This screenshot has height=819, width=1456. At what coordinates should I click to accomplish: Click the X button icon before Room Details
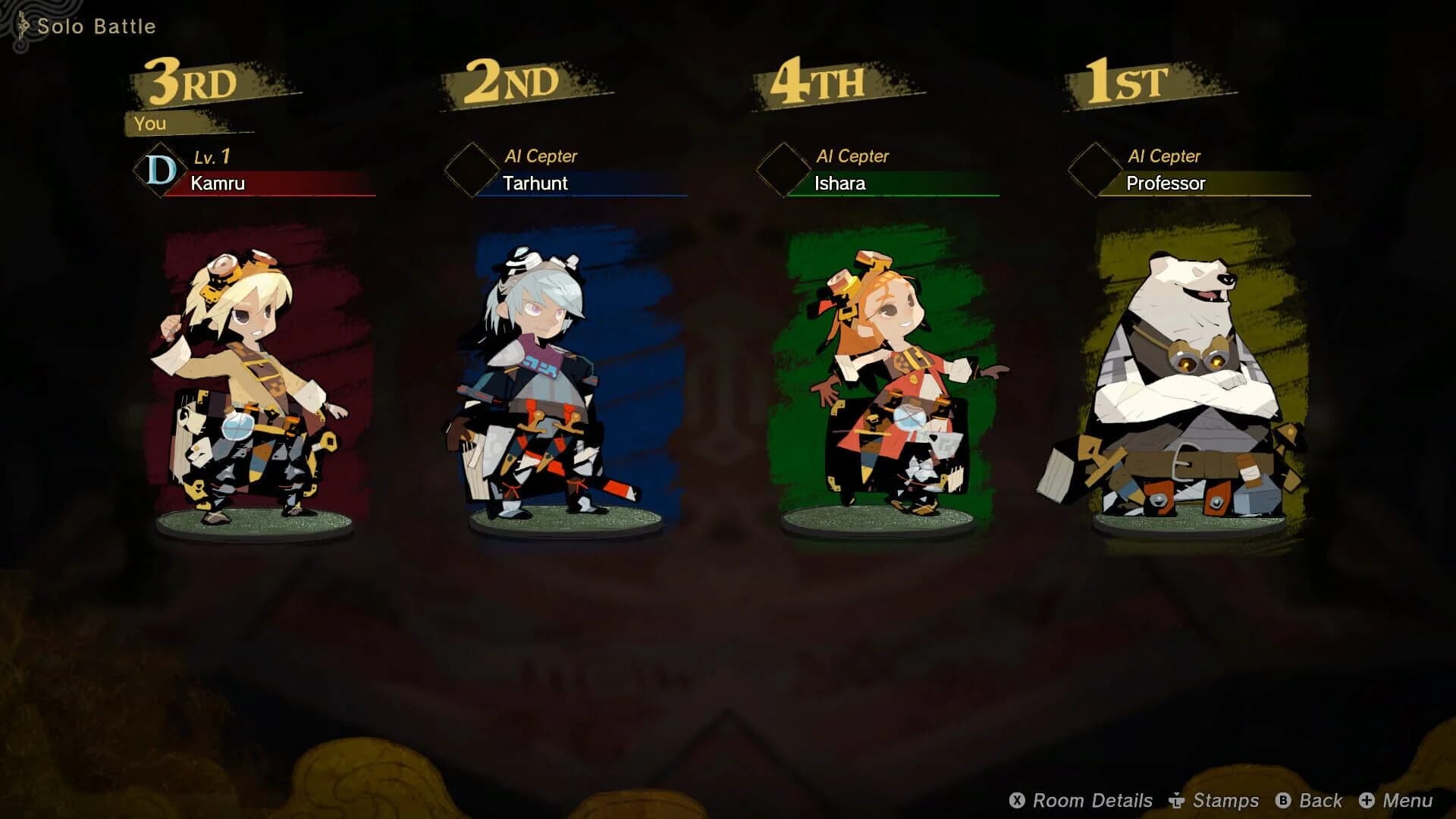[x=1015, y=800]
